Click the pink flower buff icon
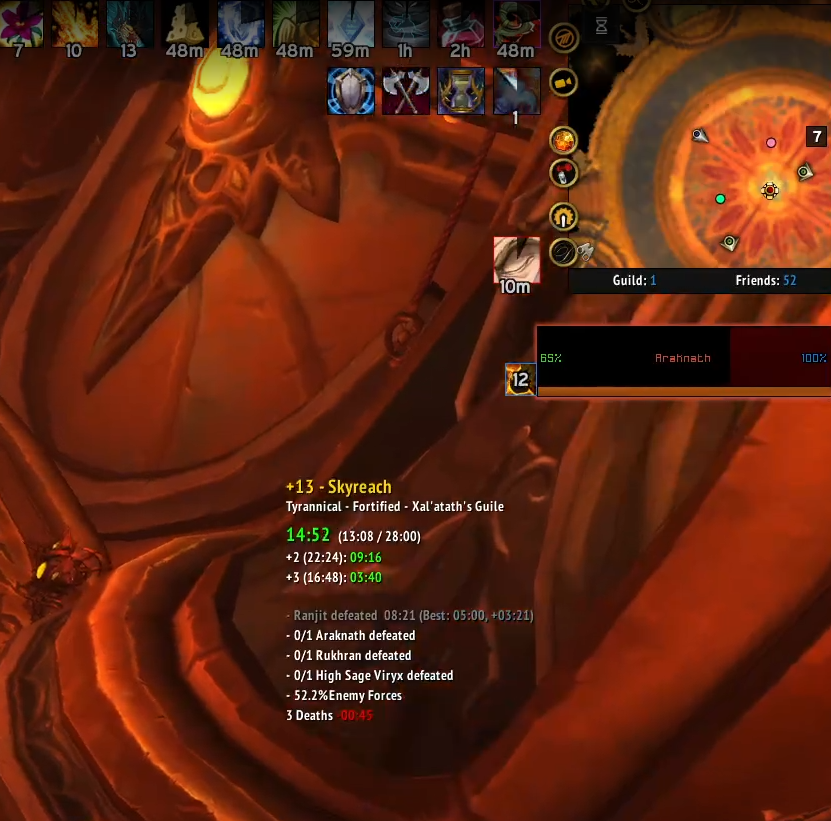Image resolution: width=831 pixels, height=821 pixels. point(22,22)
